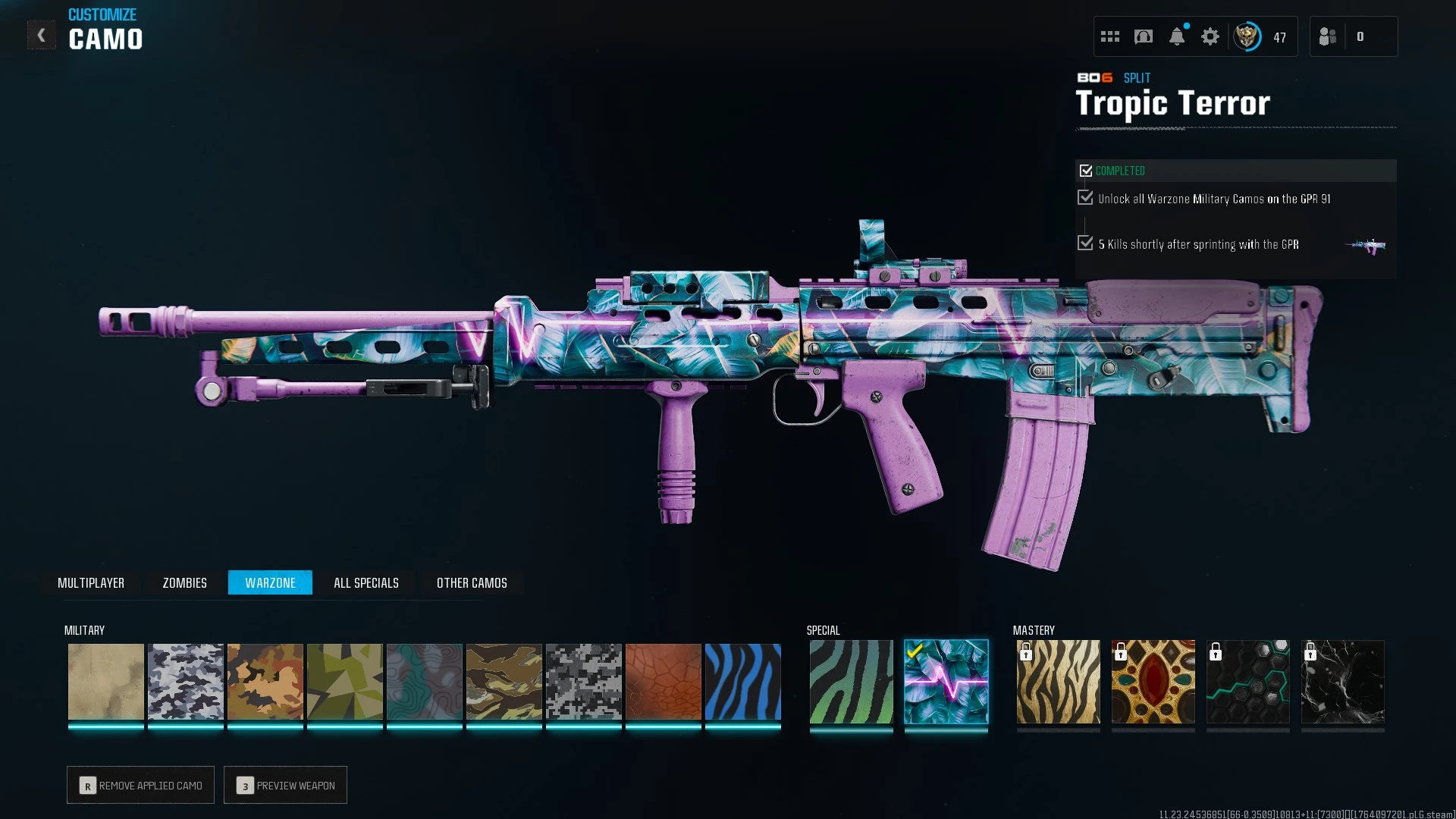1456x819 pixels.
Task: Open the social friends icon
Action: pos(1328,36)
